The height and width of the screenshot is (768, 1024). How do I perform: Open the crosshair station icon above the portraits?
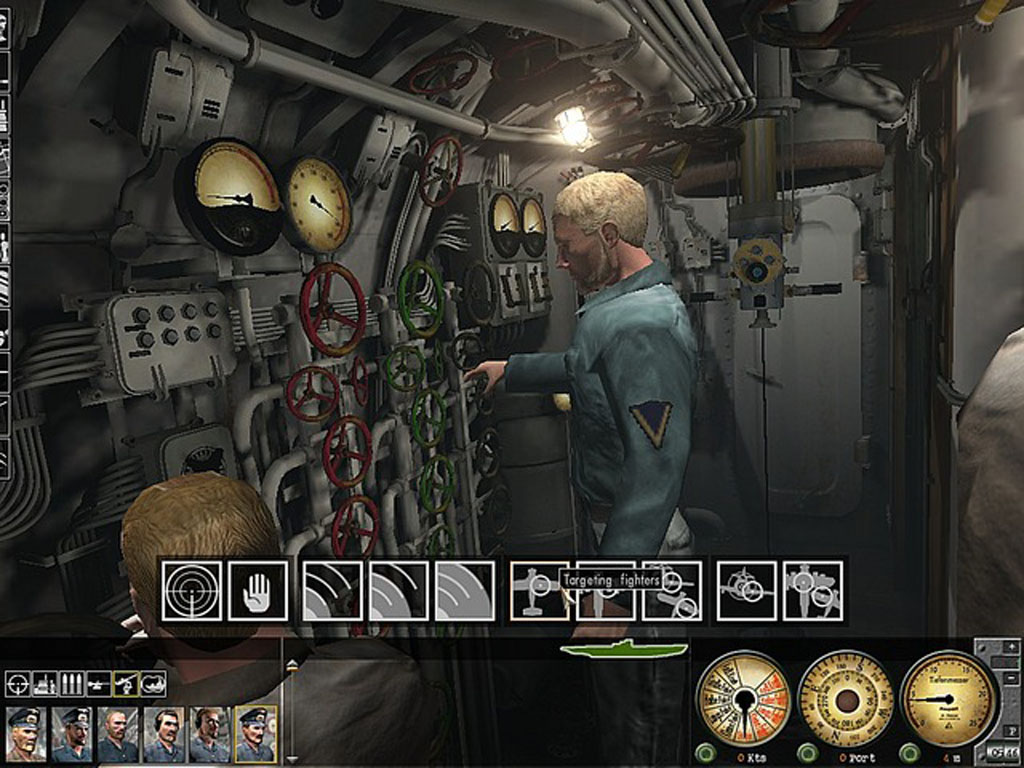(x=17, y=684)
